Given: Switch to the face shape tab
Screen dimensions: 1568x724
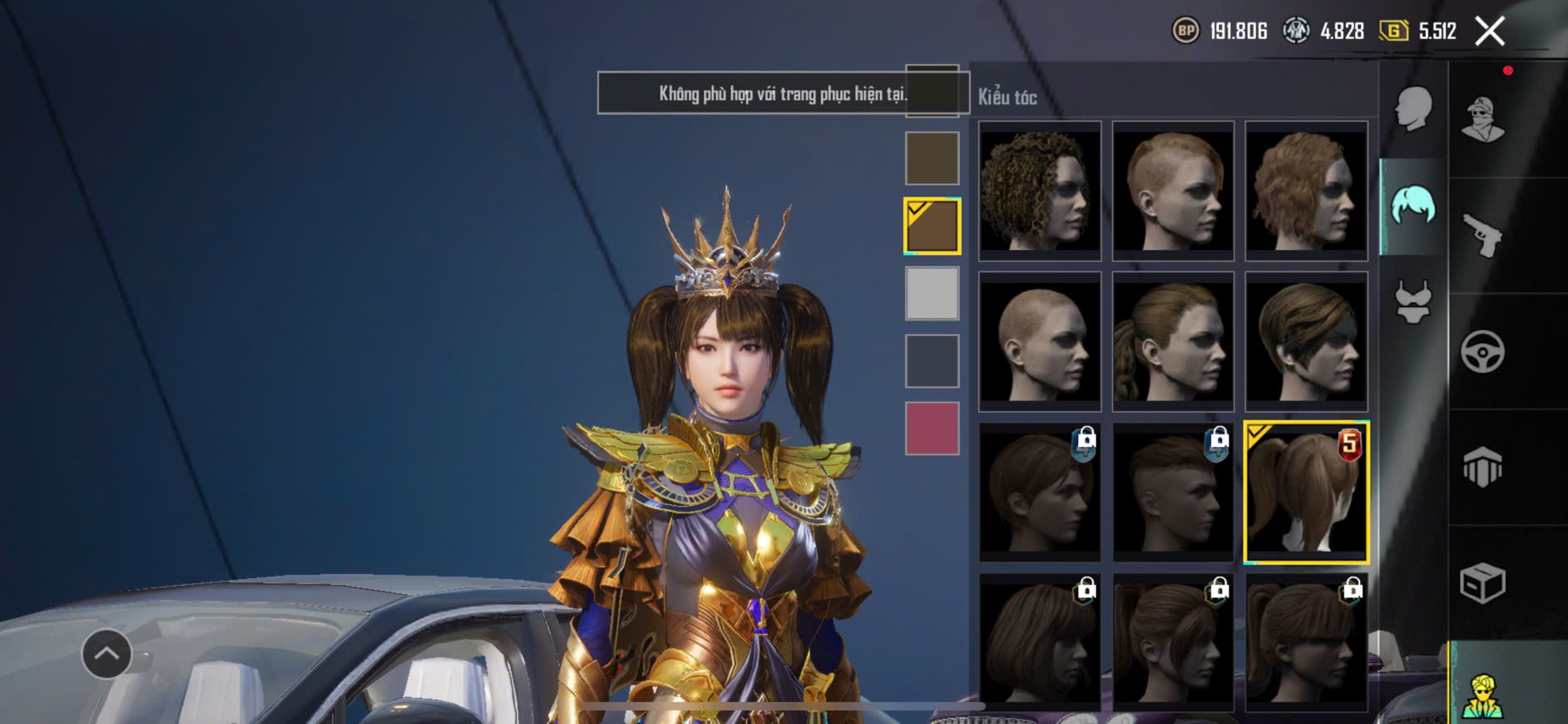Looking at the screenshot, I should pyautogui.click(x=1412, y=108).
